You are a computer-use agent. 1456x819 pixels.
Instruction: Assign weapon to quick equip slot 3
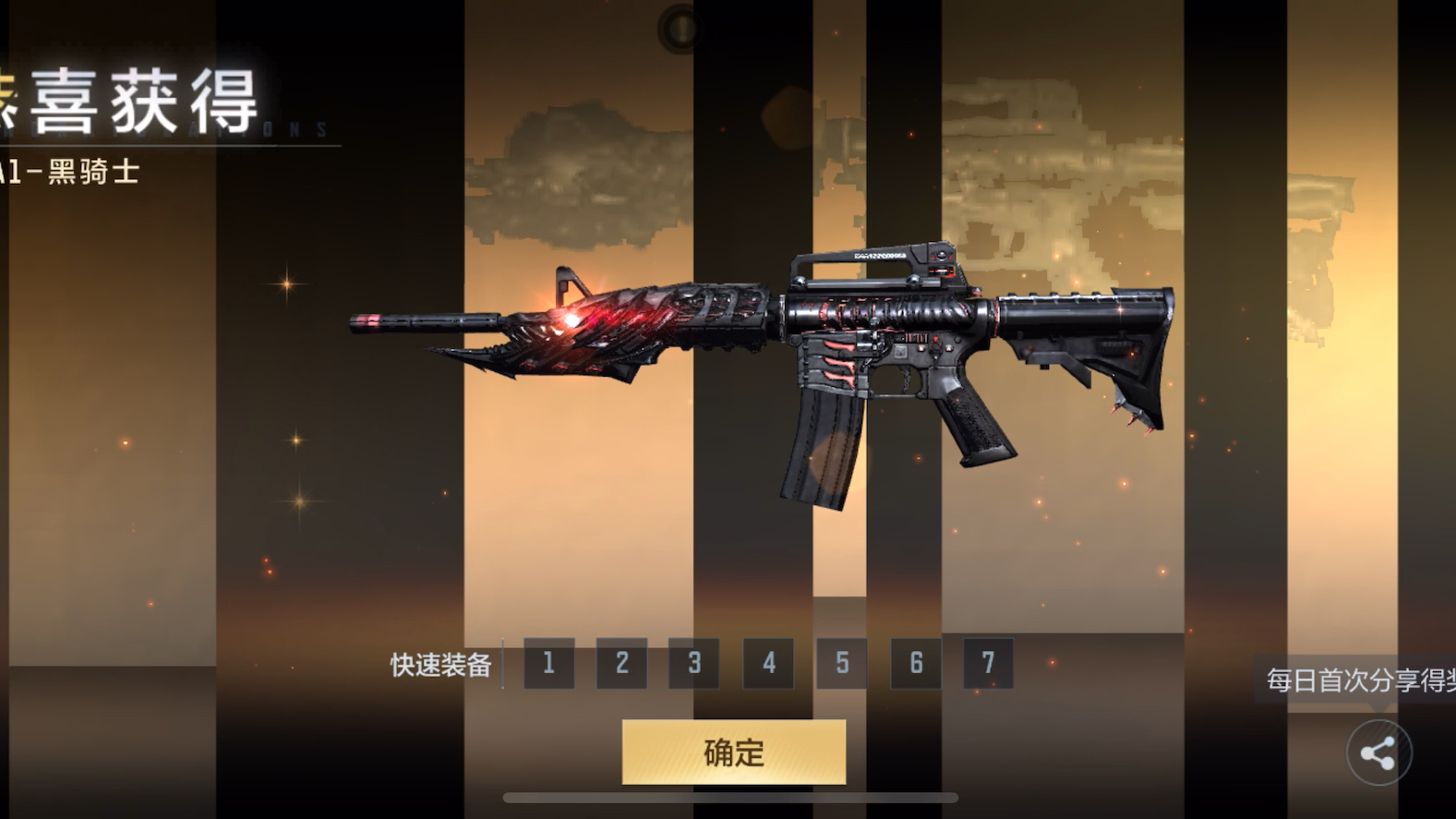pyautogui.click(x=694, y=663)
